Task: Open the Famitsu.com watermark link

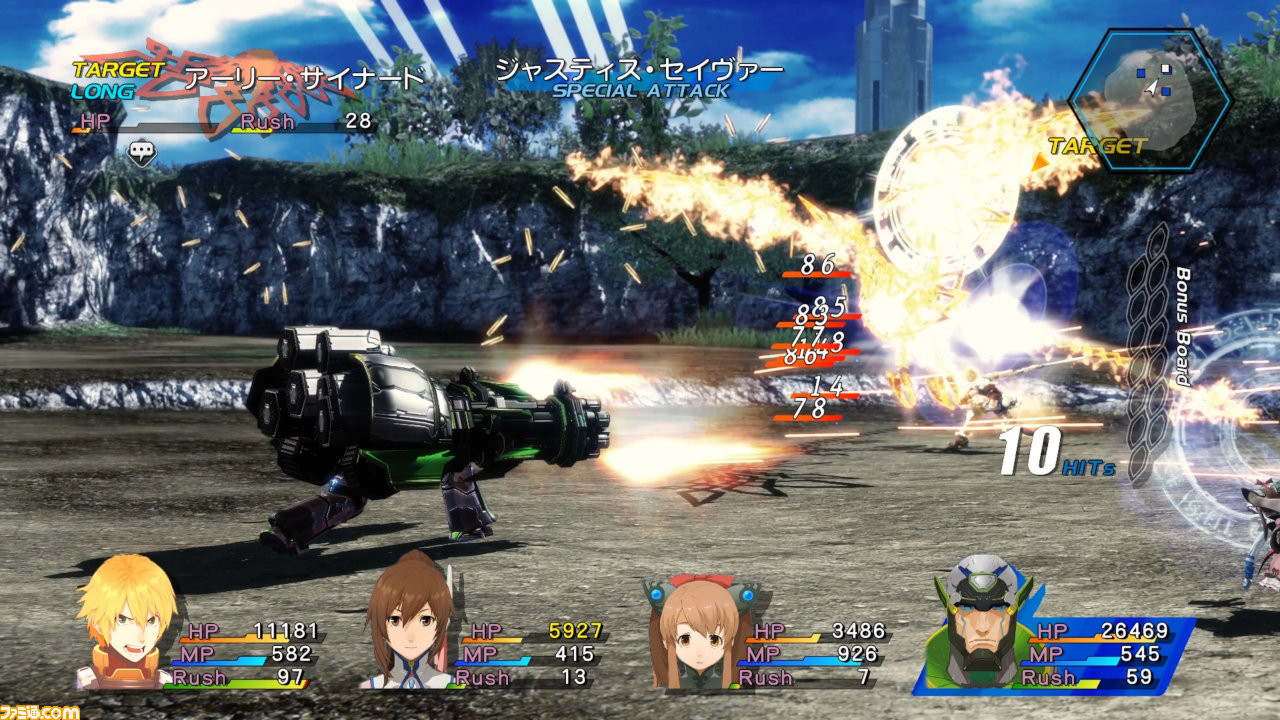Action: click(40, 711)
